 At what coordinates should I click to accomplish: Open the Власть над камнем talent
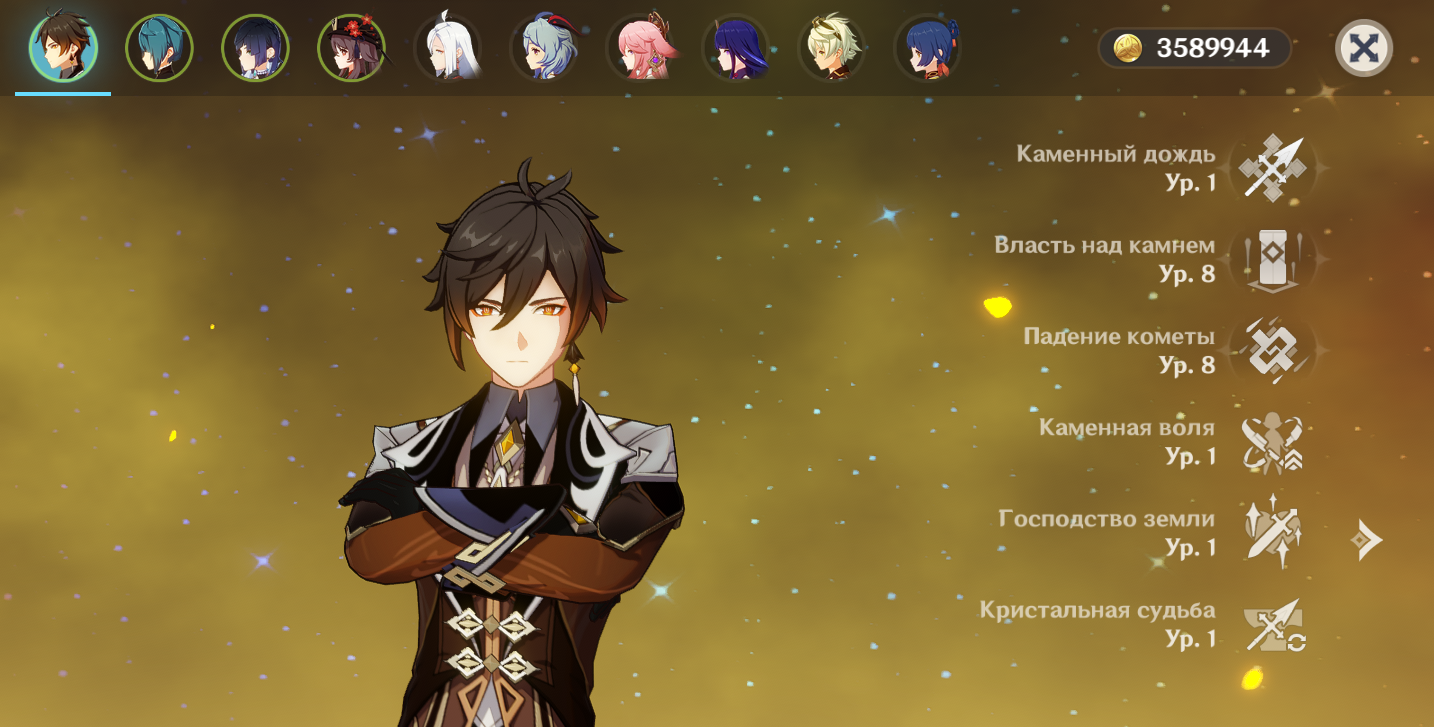point(1272,259)
